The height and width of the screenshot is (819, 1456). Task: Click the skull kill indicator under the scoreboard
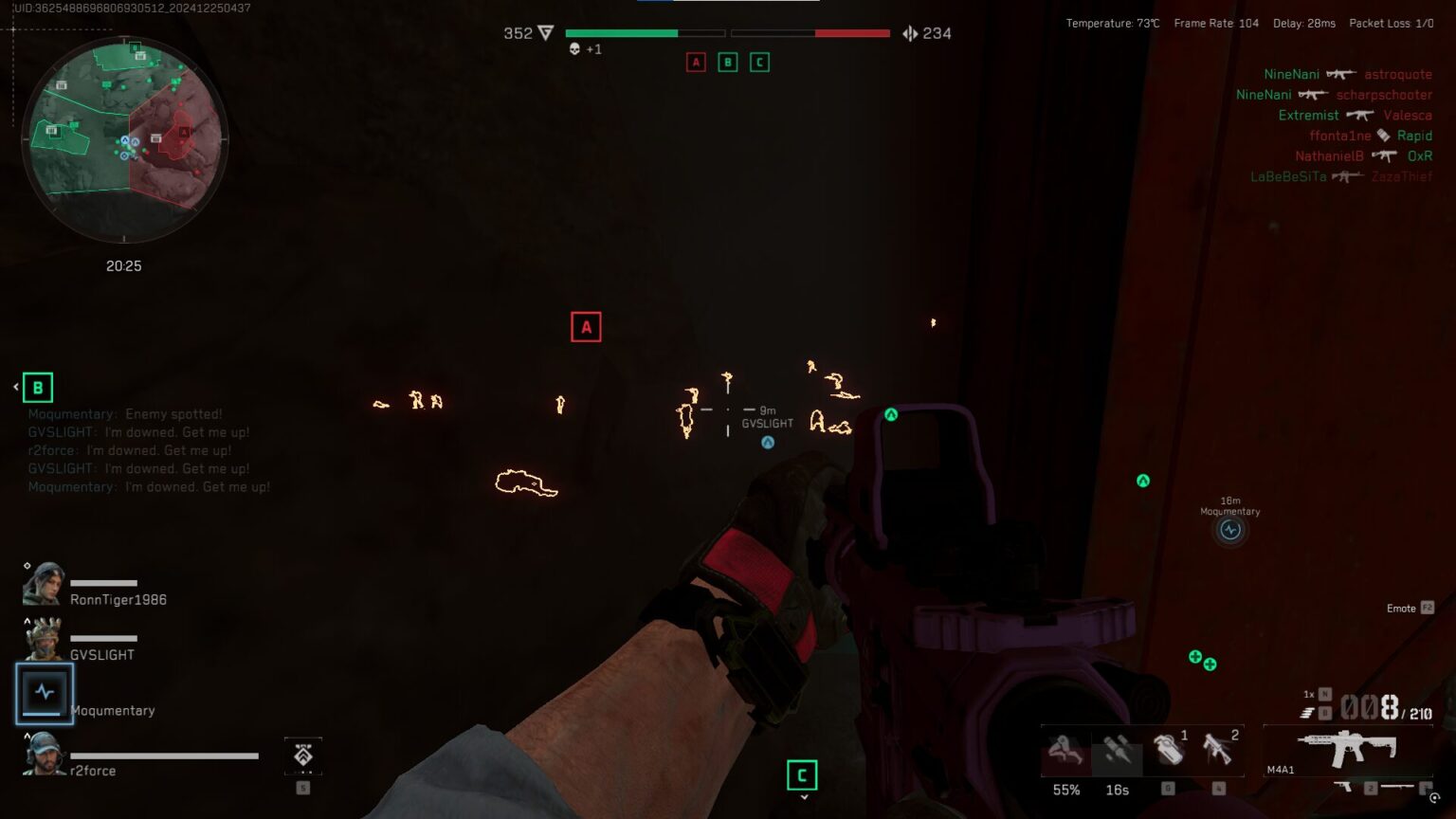pyautogui.click(x=573, y=49)
